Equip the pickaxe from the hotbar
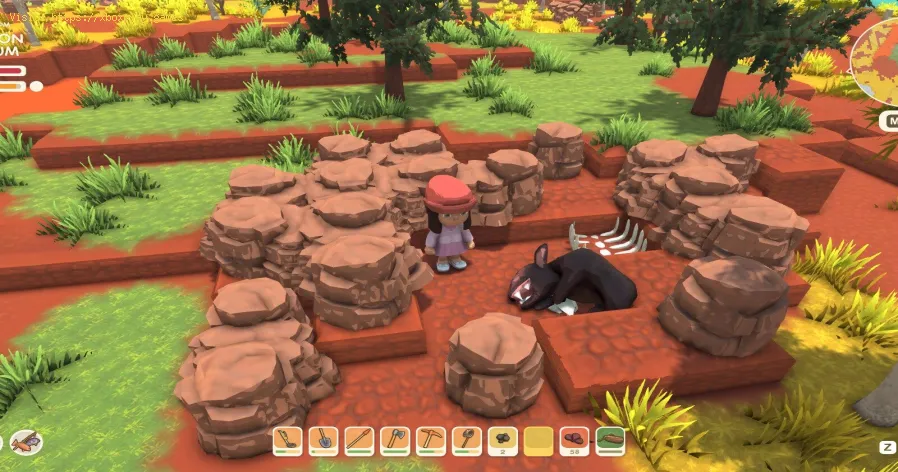The height and width of the screenshot is (472, 898). click(x=431, y=440)
